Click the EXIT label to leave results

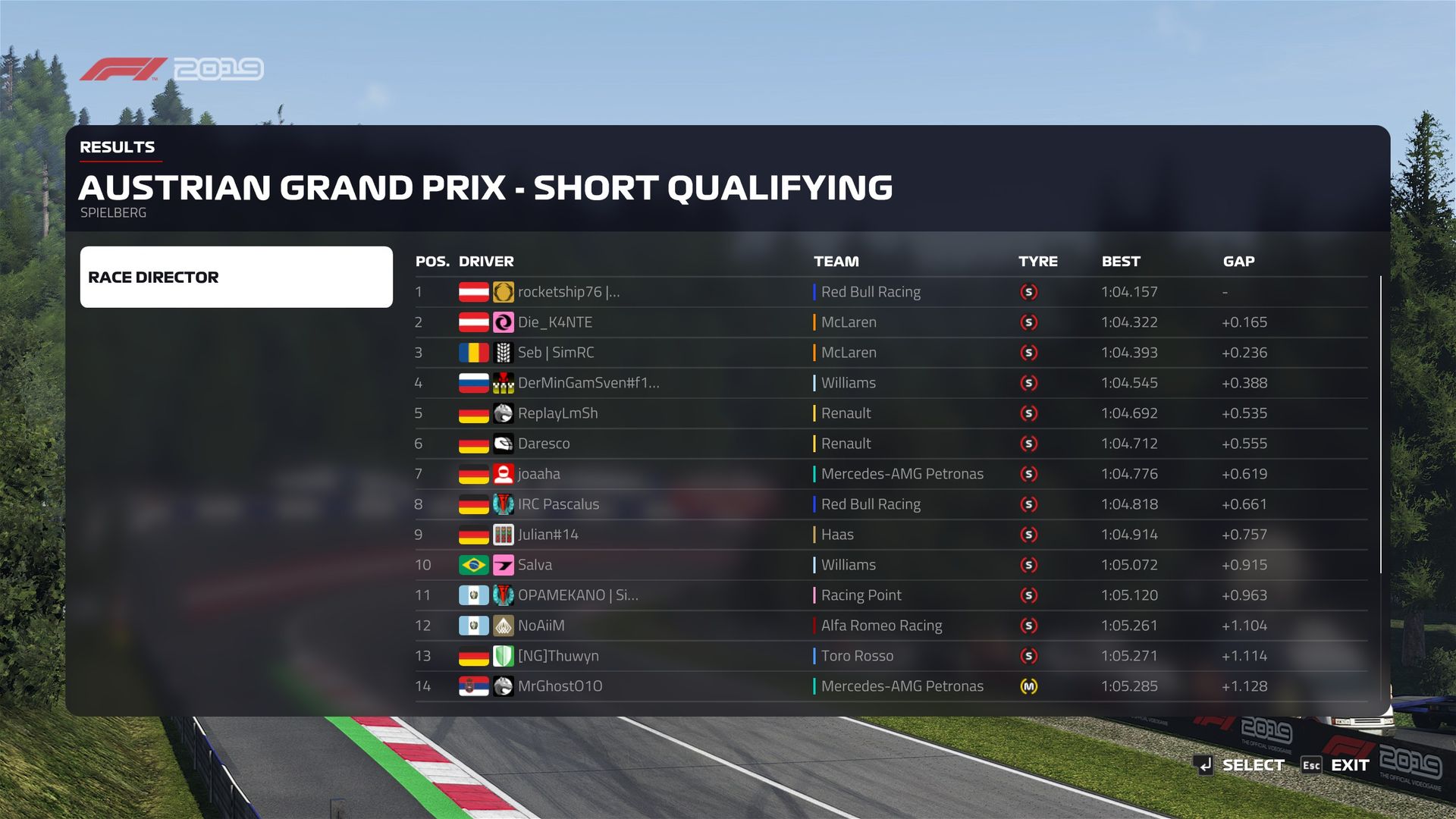pyautogui.click(x=1350, y=765)
